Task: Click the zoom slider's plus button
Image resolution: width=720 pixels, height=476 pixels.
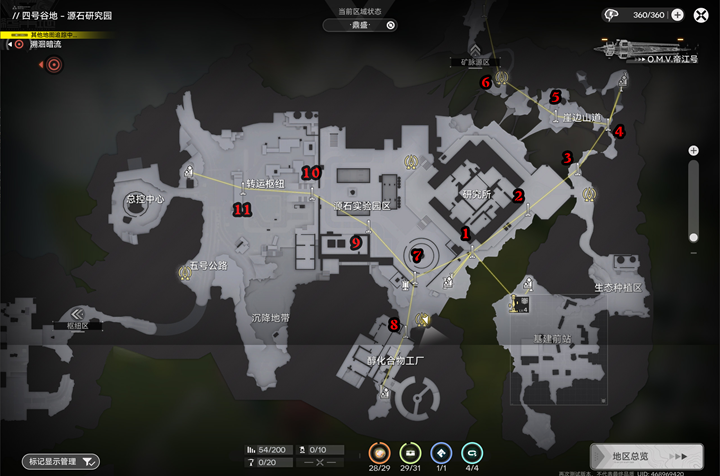Action: [x=693, y=151]
